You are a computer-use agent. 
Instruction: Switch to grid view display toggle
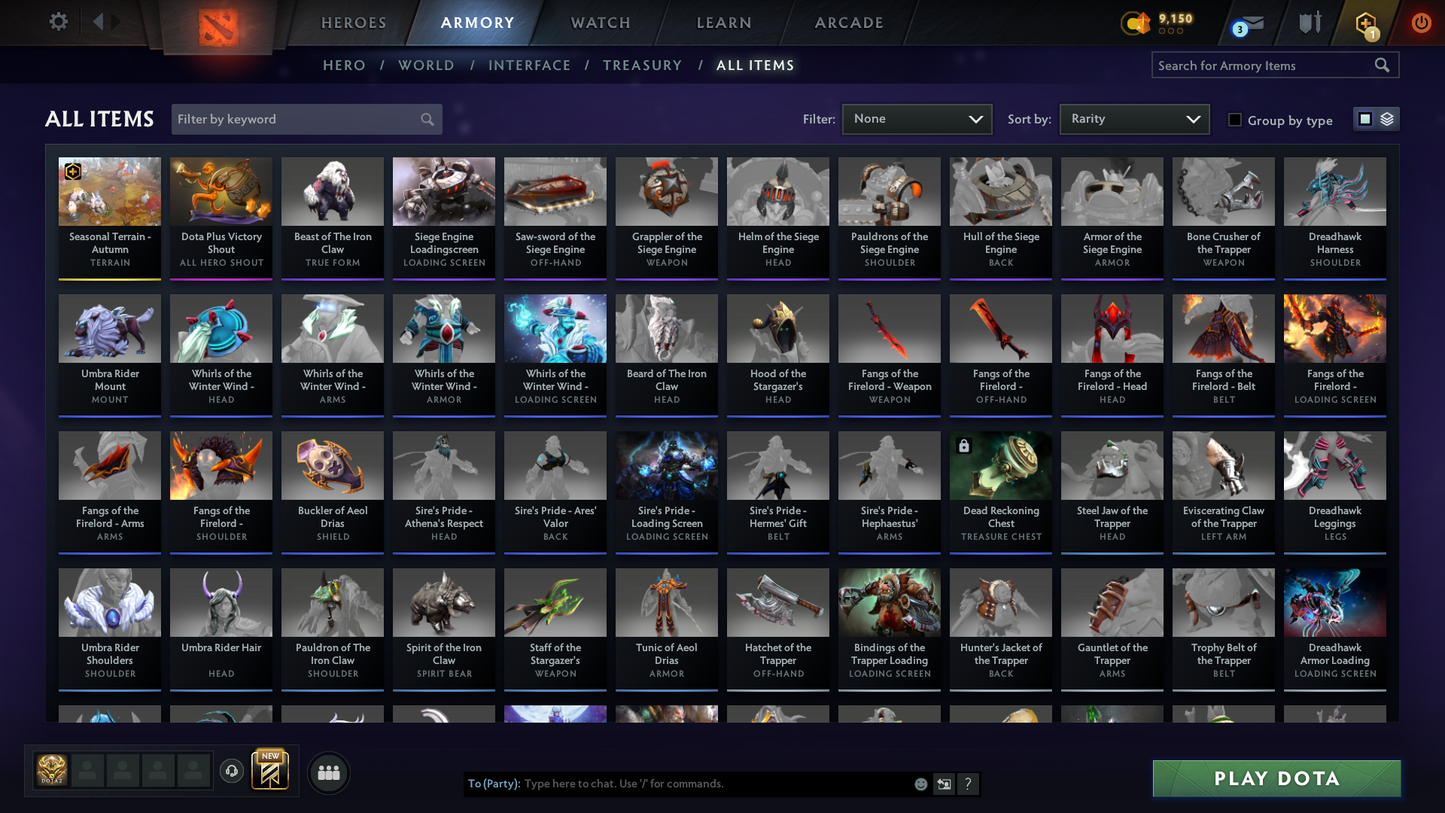tap(1364, 118)
